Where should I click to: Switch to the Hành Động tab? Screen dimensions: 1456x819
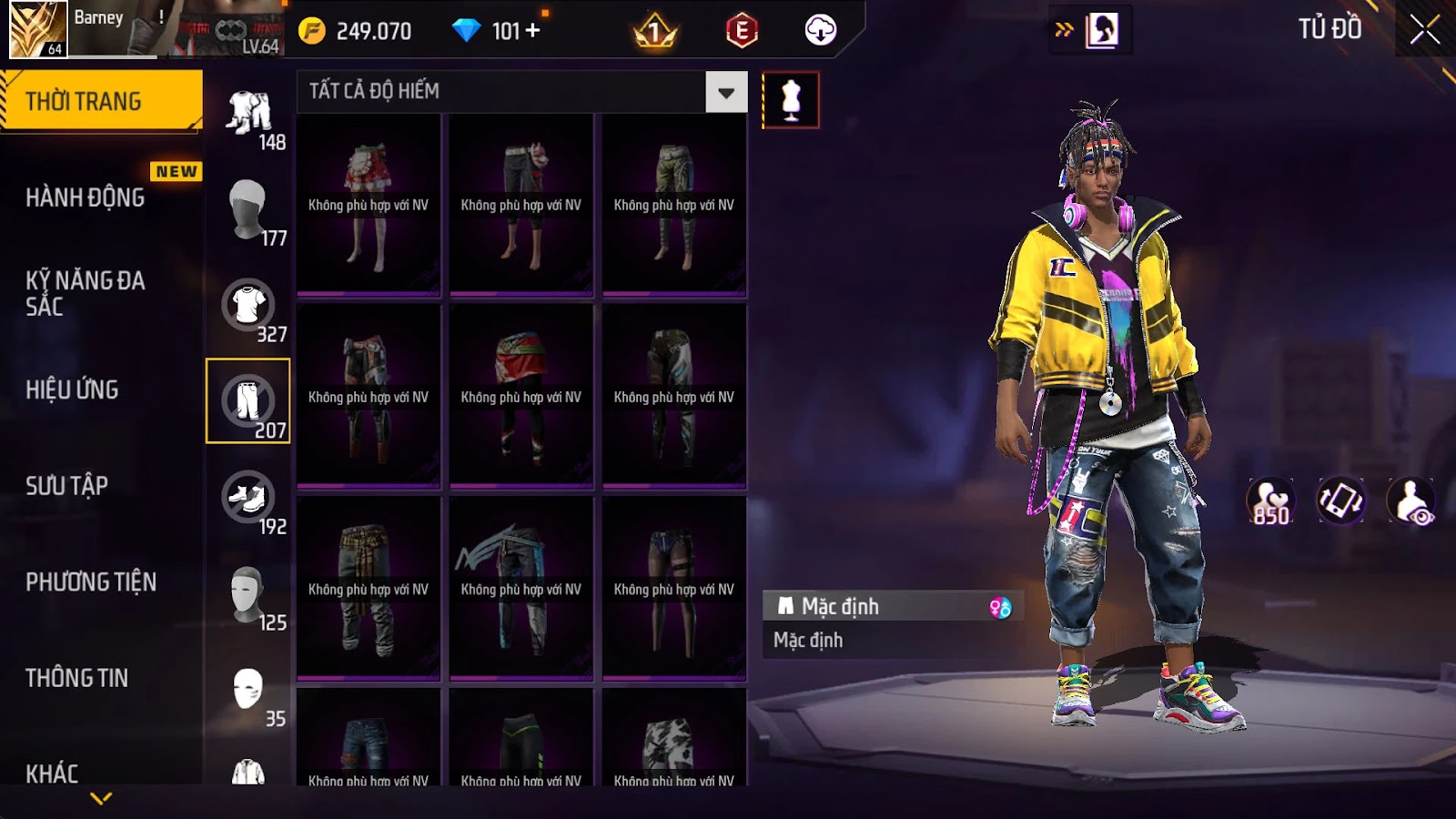click(86, 197)
